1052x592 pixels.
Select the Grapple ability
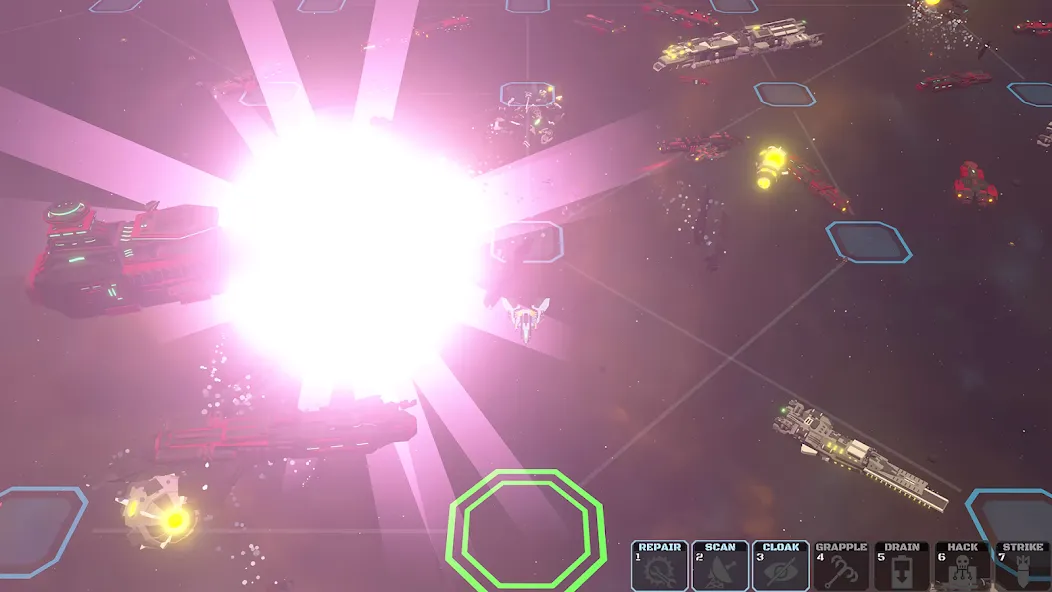click(x=841, y=566)
